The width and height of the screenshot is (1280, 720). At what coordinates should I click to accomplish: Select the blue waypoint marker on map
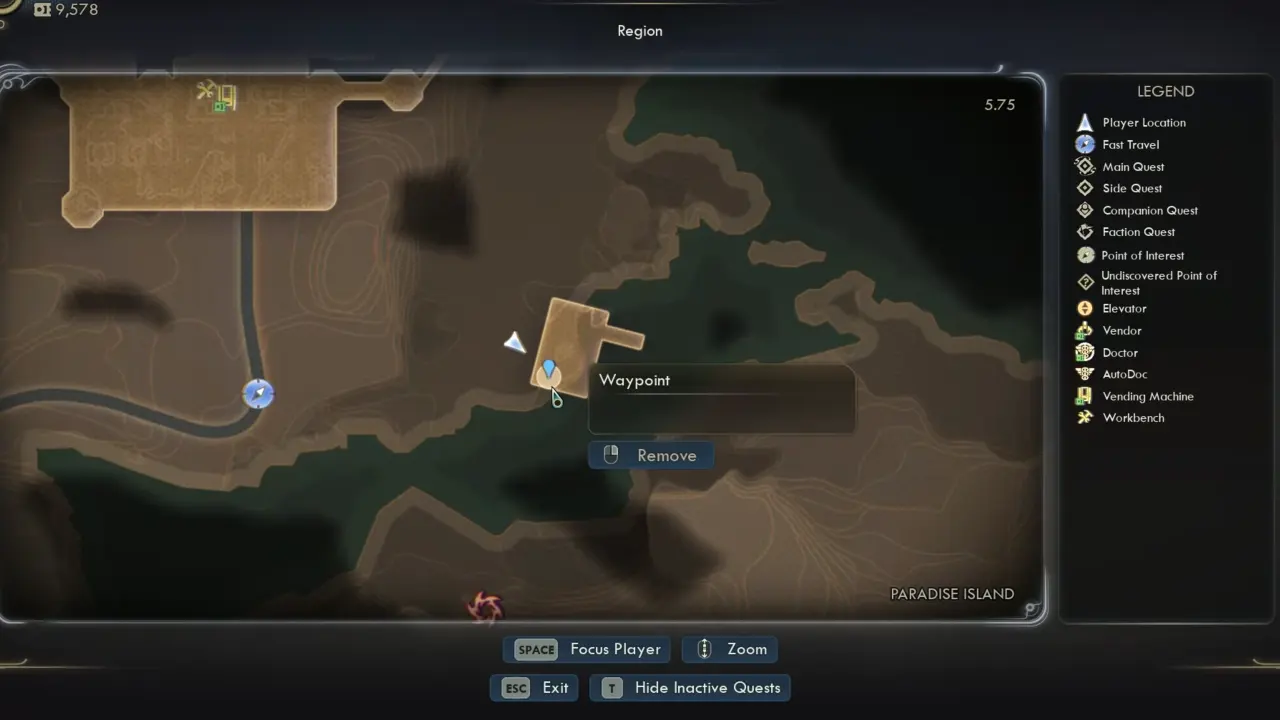pos(548,372)
